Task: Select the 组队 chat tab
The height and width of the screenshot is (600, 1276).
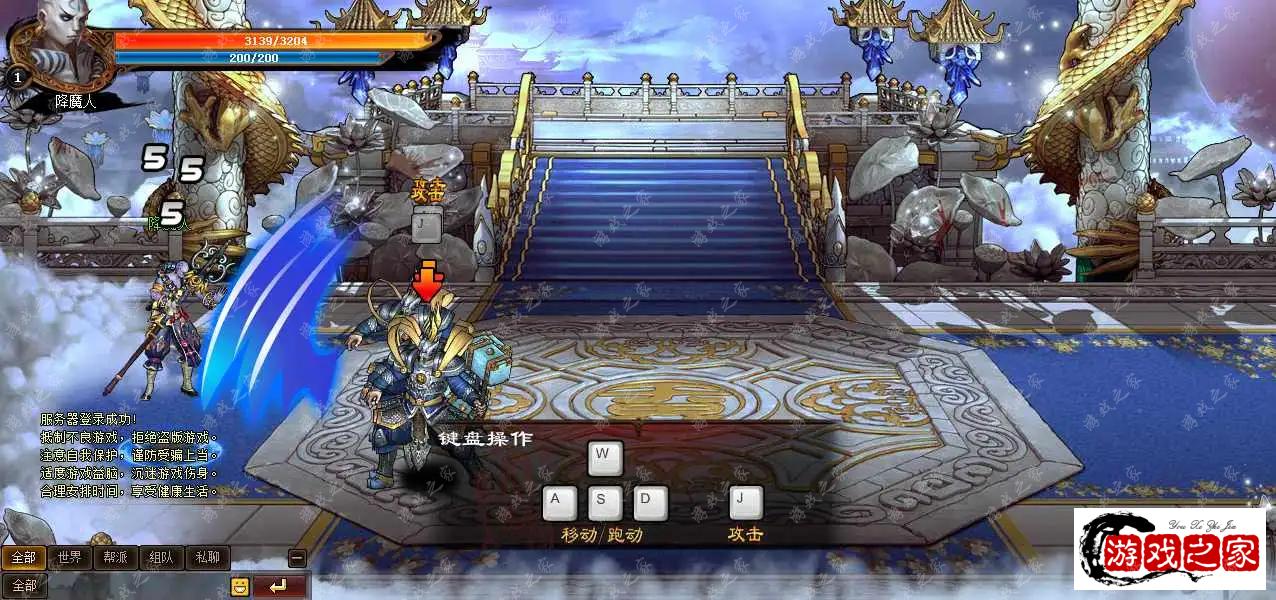Action: (162, 558)
